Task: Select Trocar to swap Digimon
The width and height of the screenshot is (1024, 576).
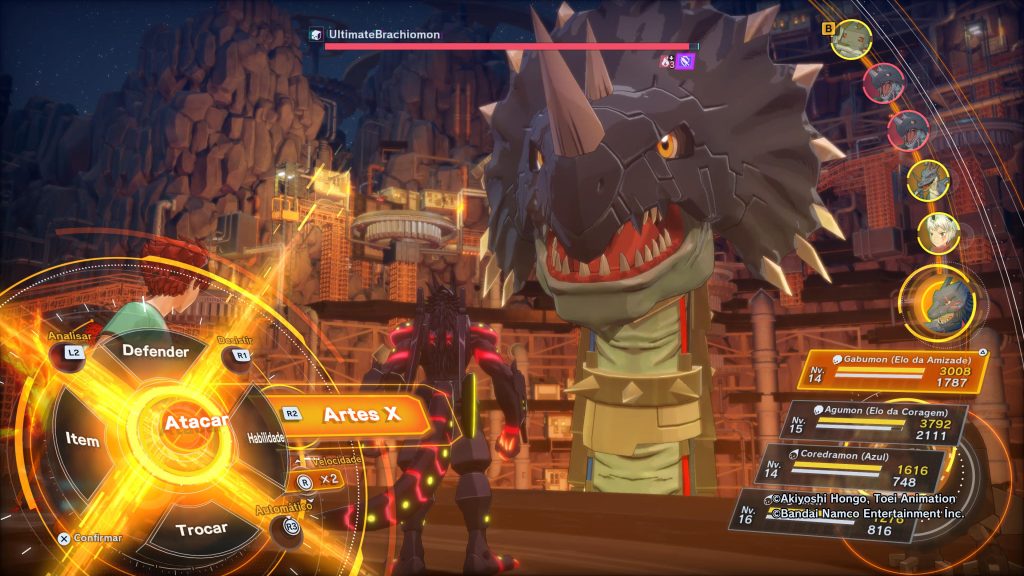Action: click(201, 528)
